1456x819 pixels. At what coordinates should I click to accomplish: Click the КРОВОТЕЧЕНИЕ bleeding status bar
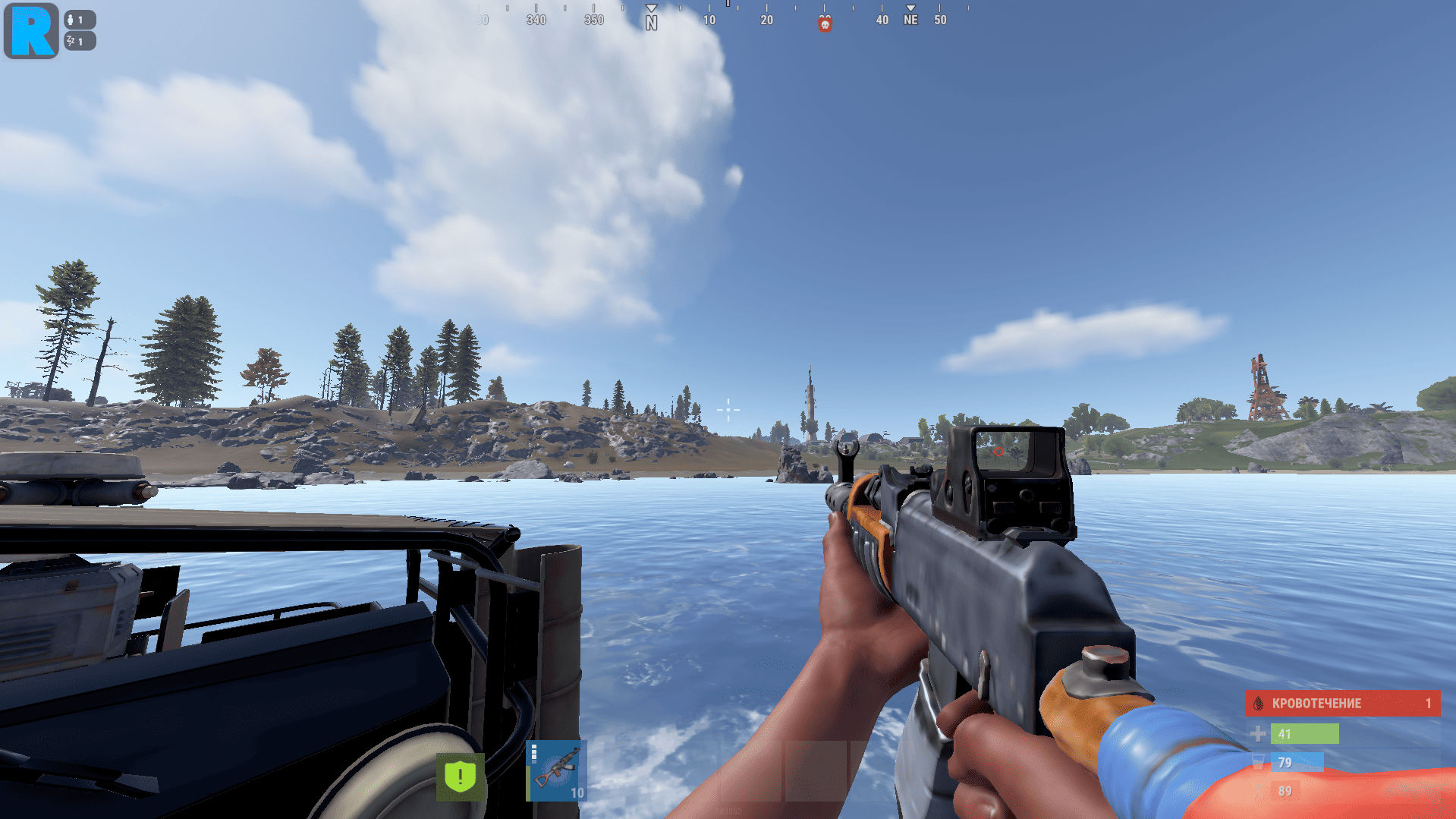(1343, 703)
